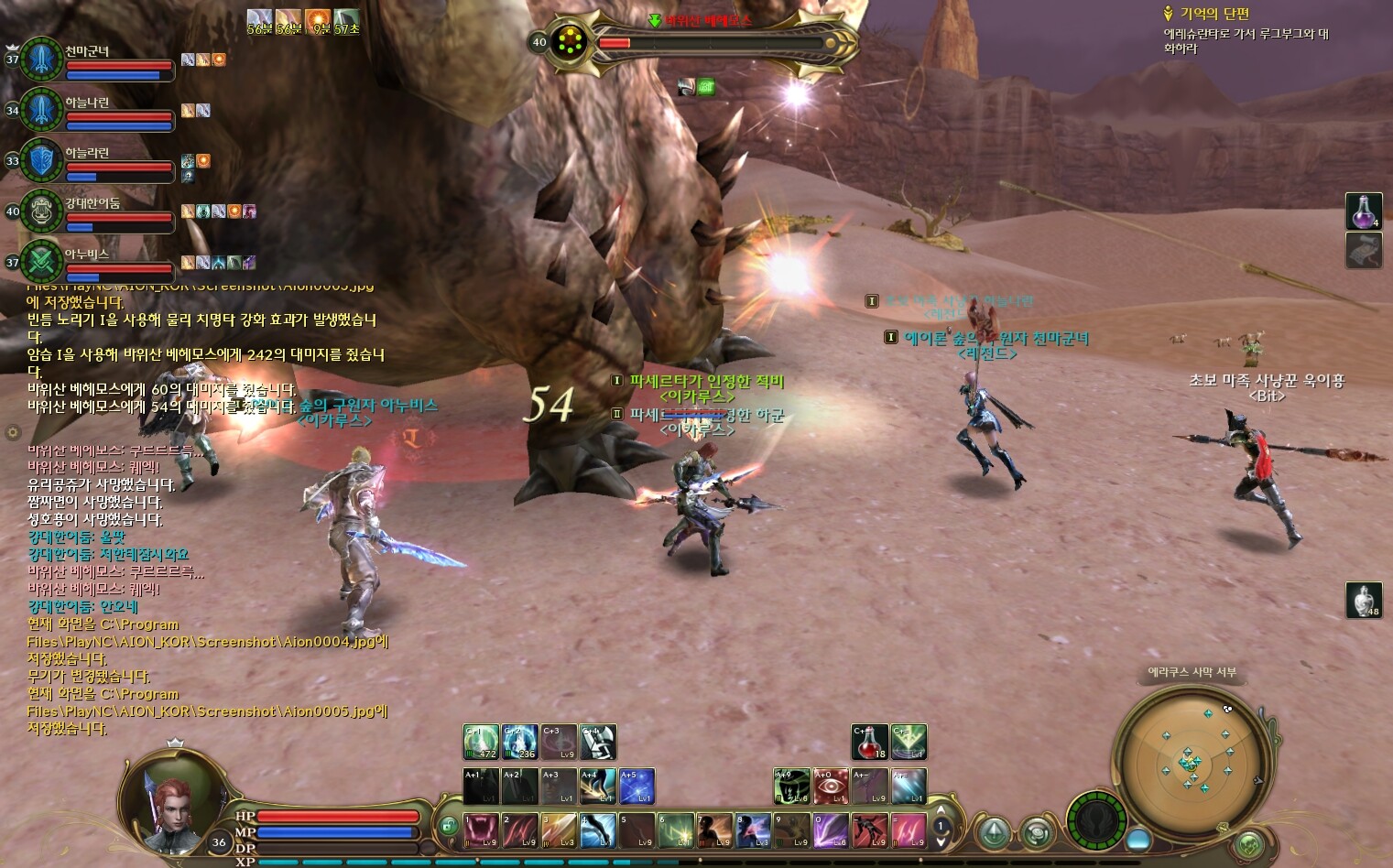Screen dimensions: 1393x868
Task: Trigger the purple blade skill in slot 0
Action: (831, 830)
